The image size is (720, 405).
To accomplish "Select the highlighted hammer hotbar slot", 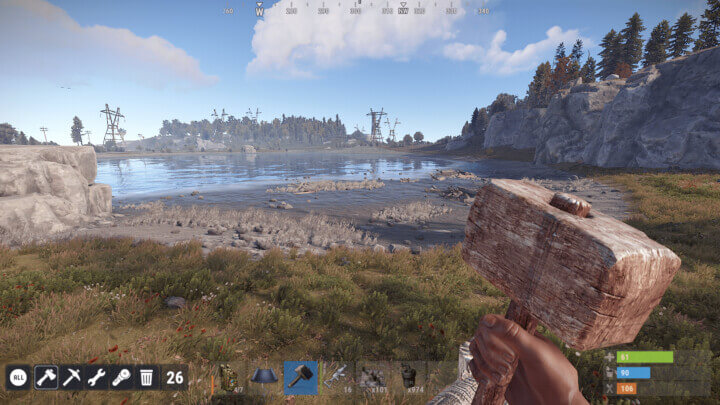I will (300, 377).
